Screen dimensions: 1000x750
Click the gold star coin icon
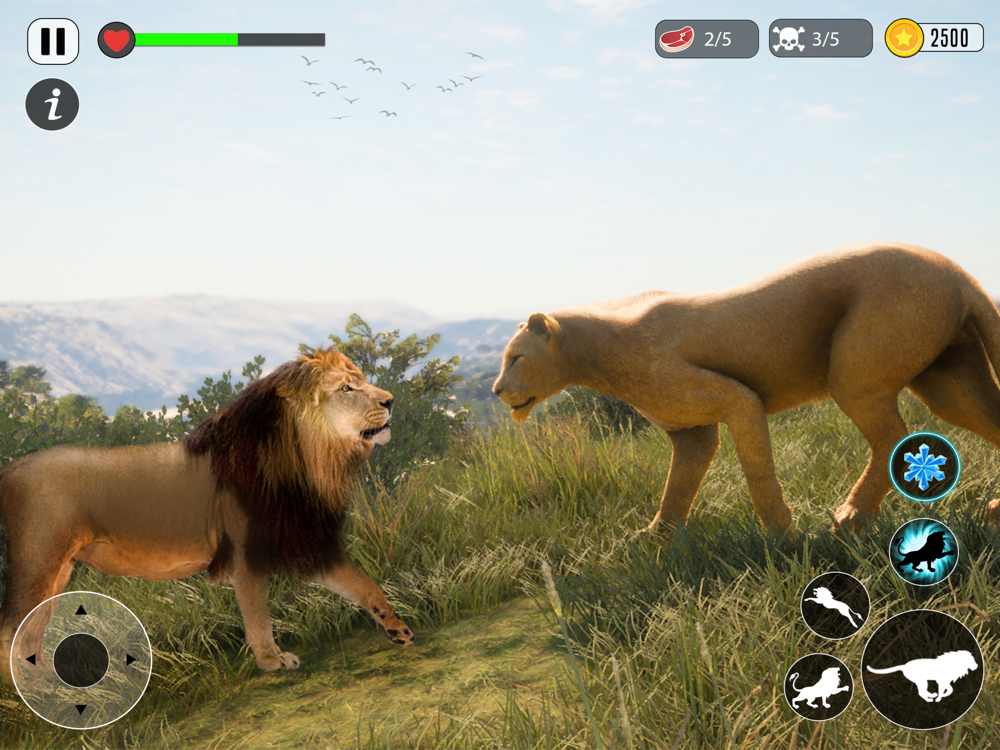click(x=904, y=39)
